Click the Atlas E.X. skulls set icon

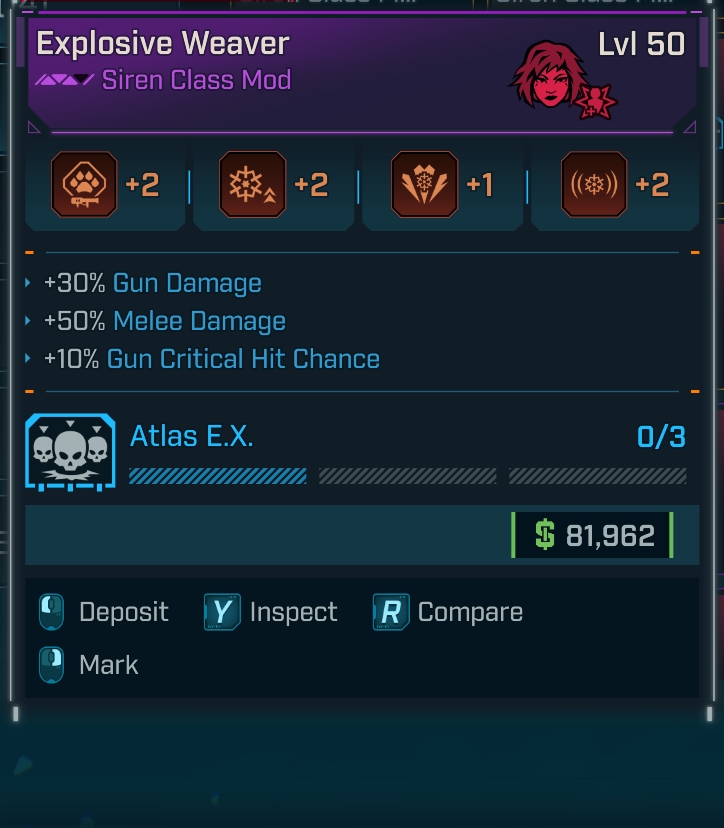click(70, 452)
